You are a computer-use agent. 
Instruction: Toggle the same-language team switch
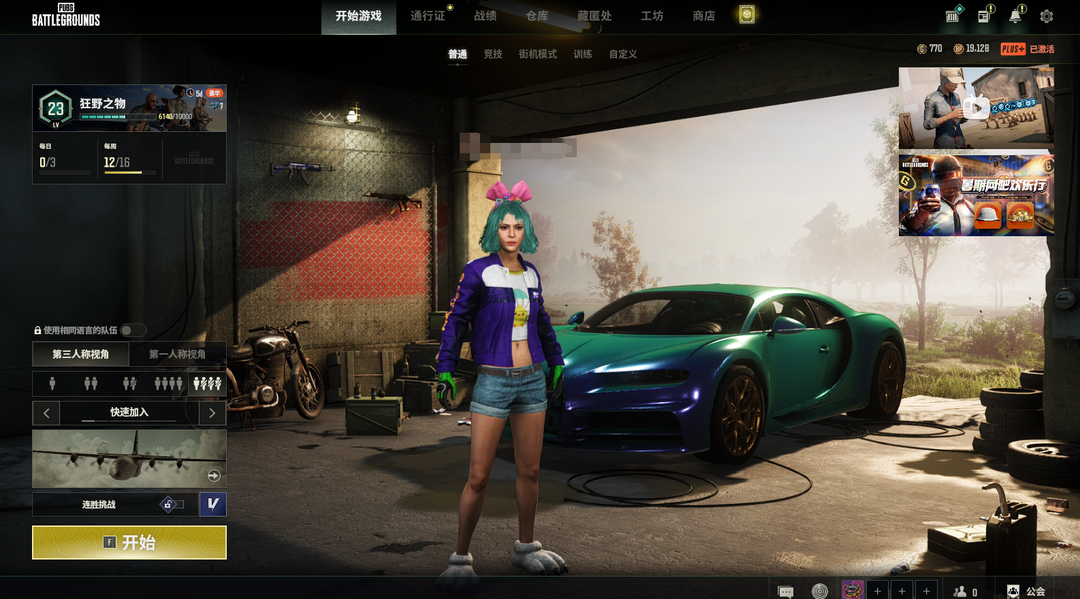pyautogui.click(x=133, y=330)
